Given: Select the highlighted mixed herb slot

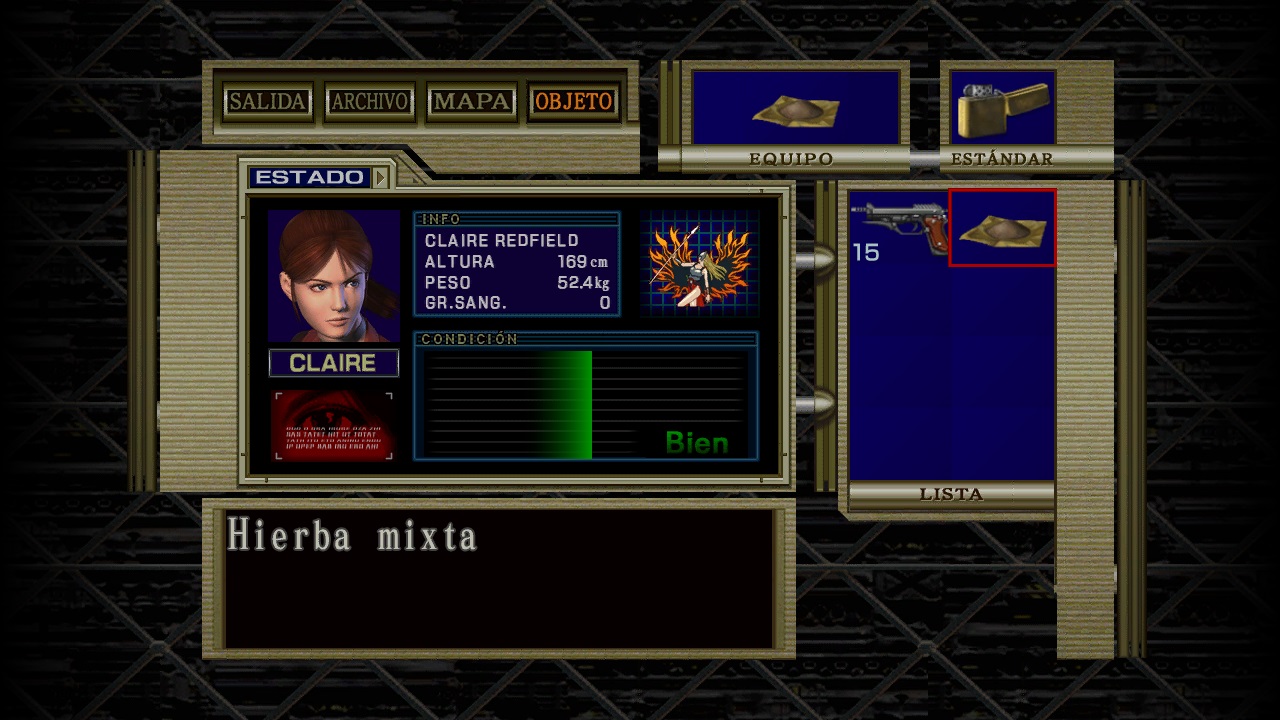Looking at the screenshot, I should [1002, 228].
